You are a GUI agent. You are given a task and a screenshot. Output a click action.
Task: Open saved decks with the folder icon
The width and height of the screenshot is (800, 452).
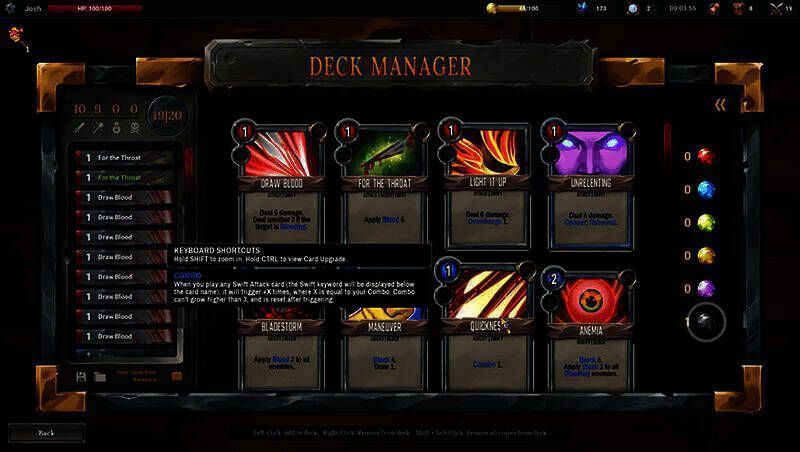[x=100, y=376]
